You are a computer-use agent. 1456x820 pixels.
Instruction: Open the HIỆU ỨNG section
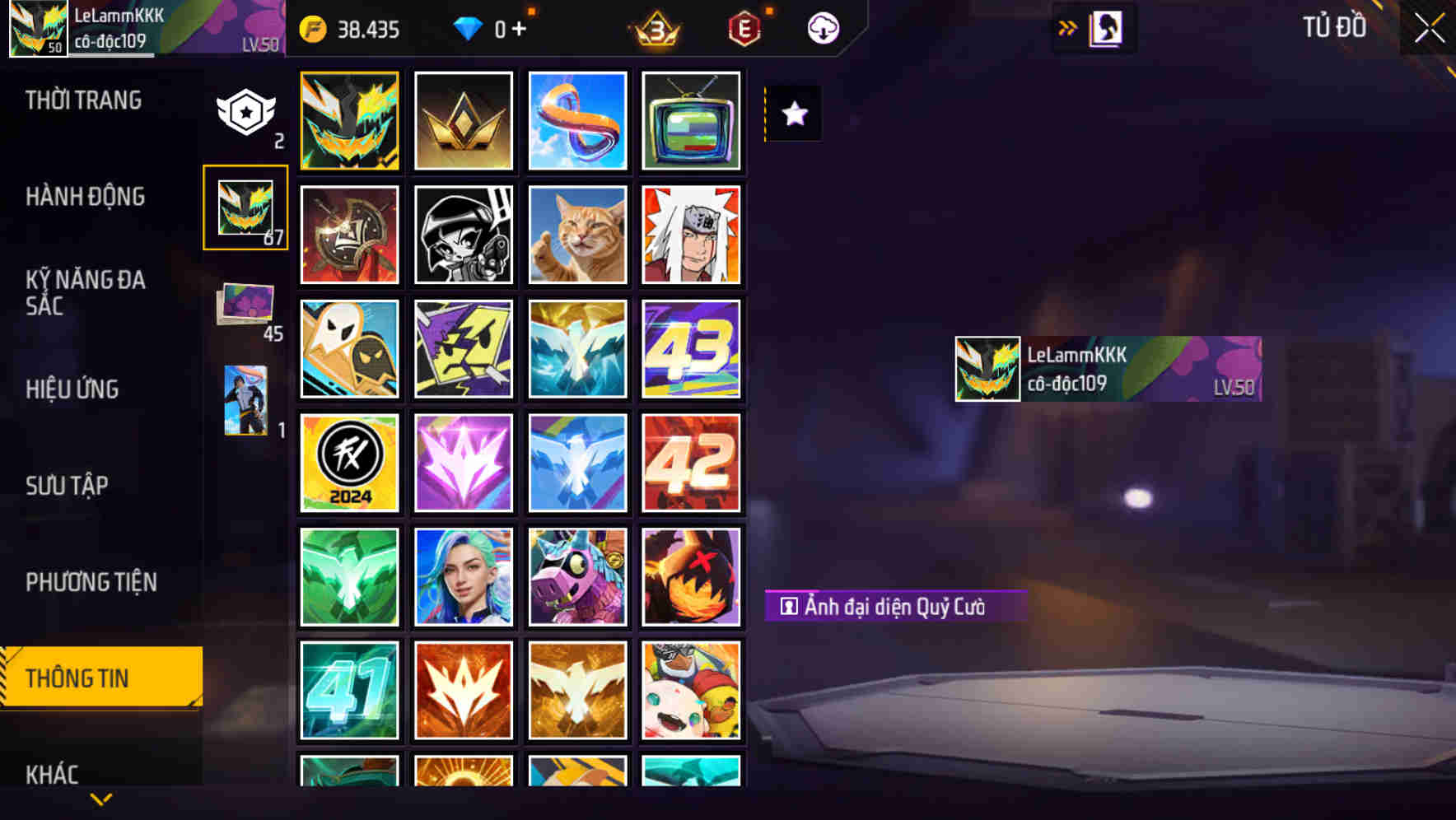click(x=72, y=389)
